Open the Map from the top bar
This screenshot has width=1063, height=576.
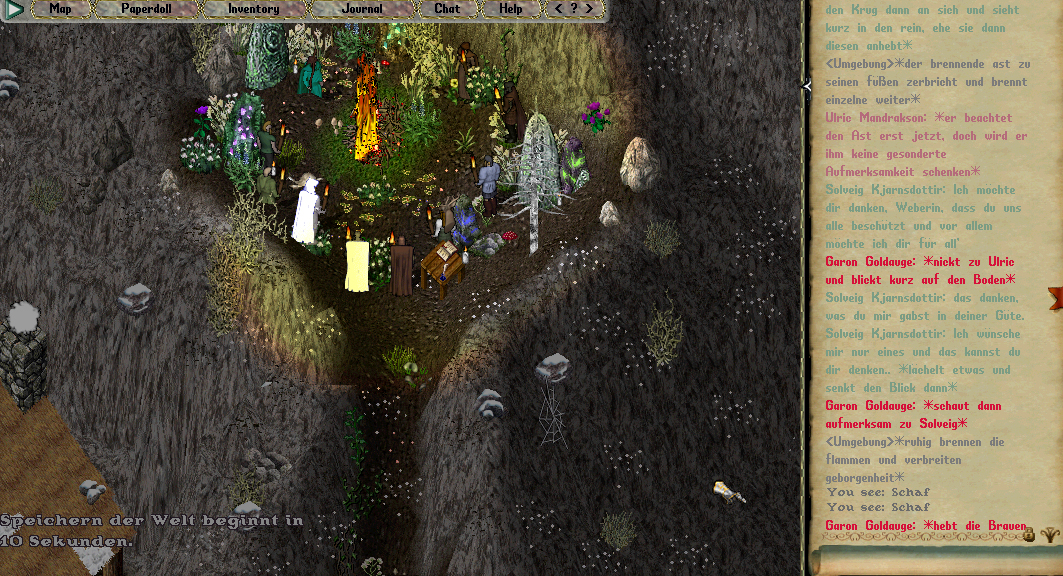(60, 9)
